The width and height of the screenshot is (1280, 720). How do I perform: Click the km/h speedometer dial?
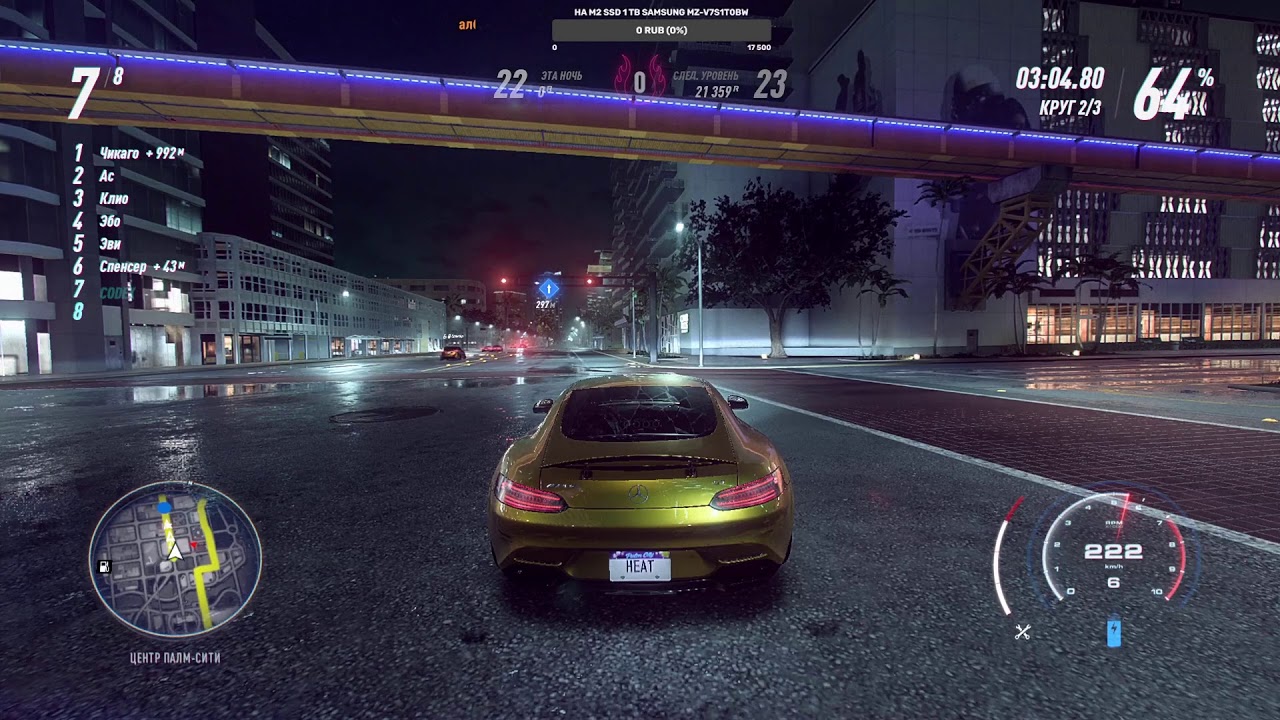1113,552
